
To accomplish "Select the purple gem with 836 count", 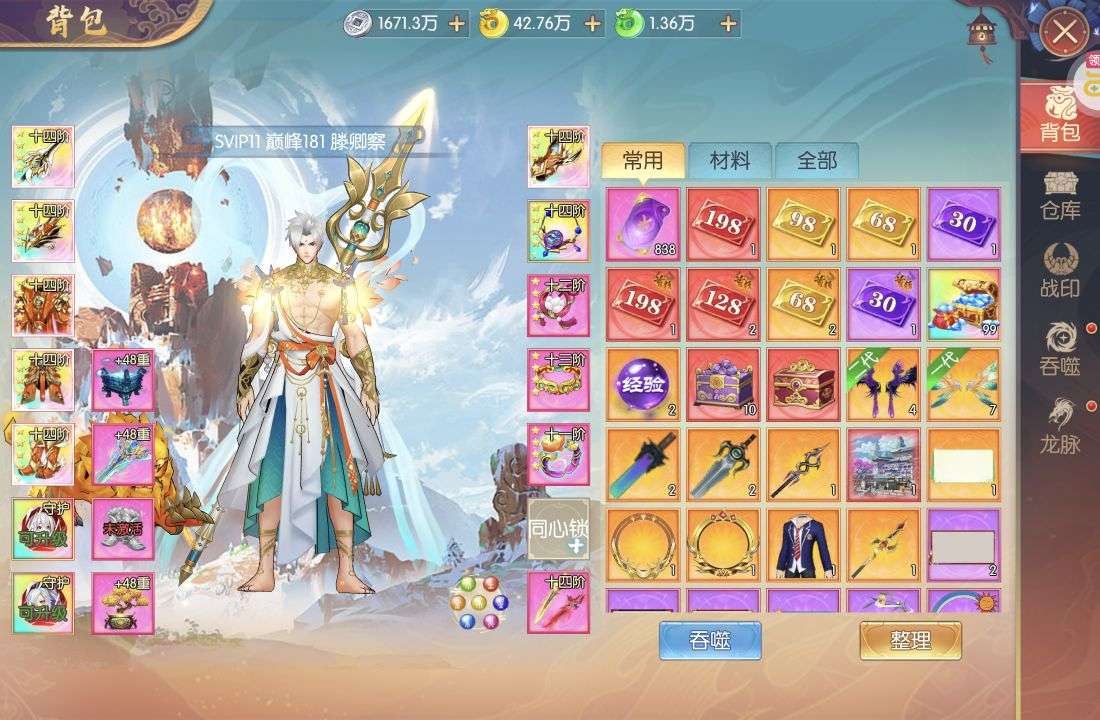I will click(643, 224).
